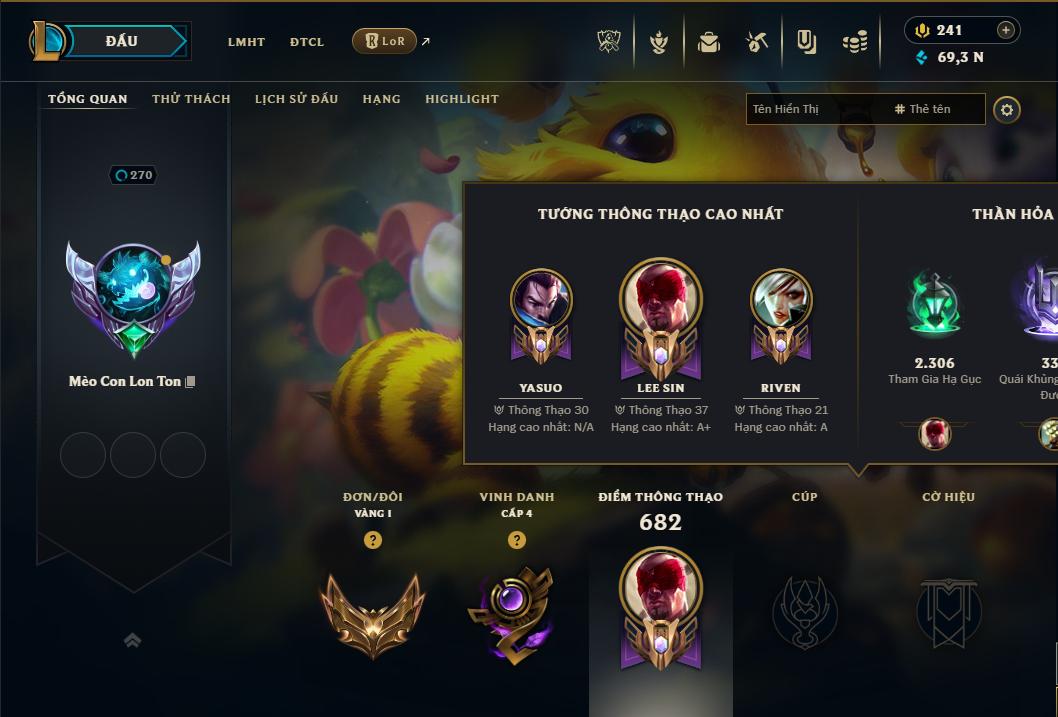Click the ĐẤU play button
This screenshot has width=1058, height=717.
[x=122, y=41]
